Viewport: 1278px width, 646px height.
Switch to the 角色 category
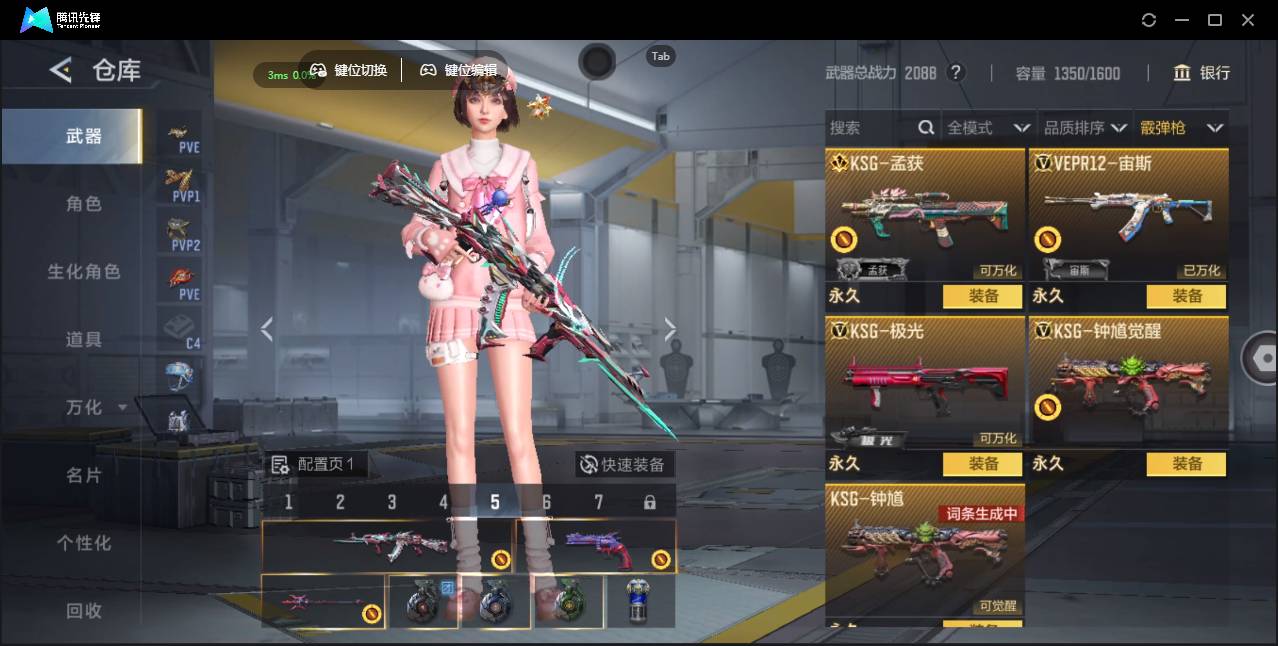(x=84, y=204)
